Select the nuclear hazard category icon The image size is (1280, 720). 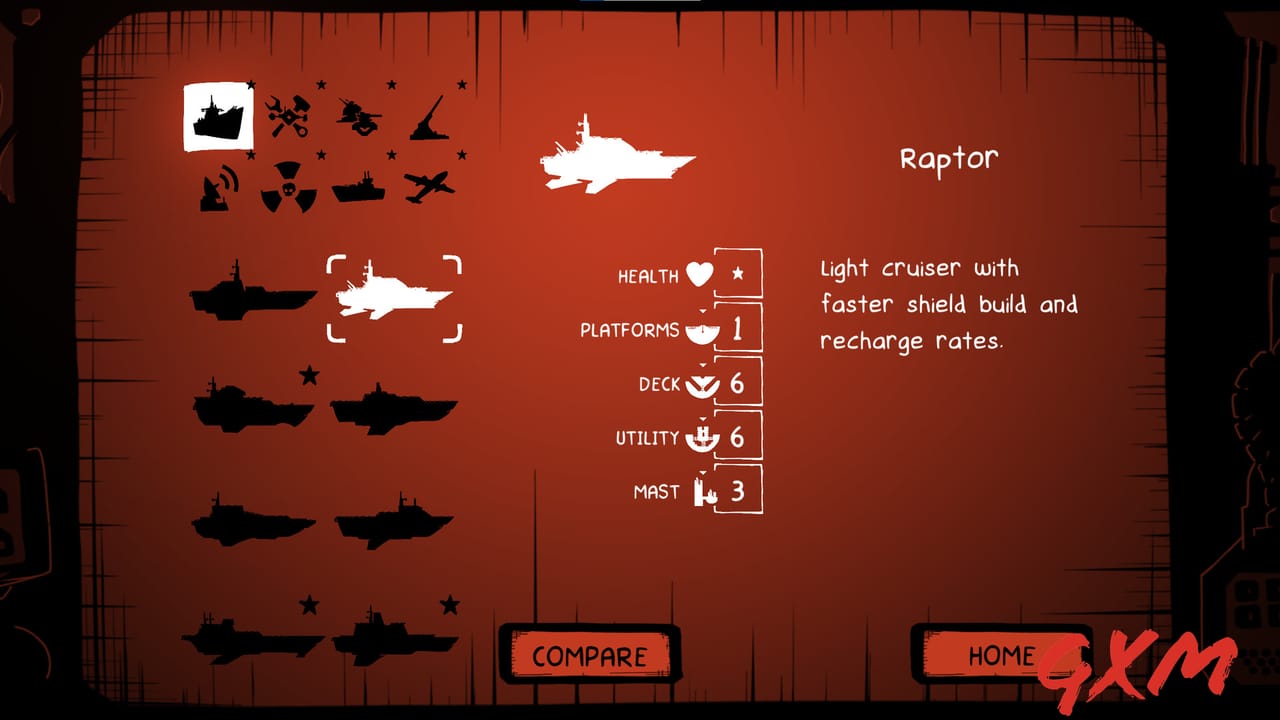click(288, 188)
